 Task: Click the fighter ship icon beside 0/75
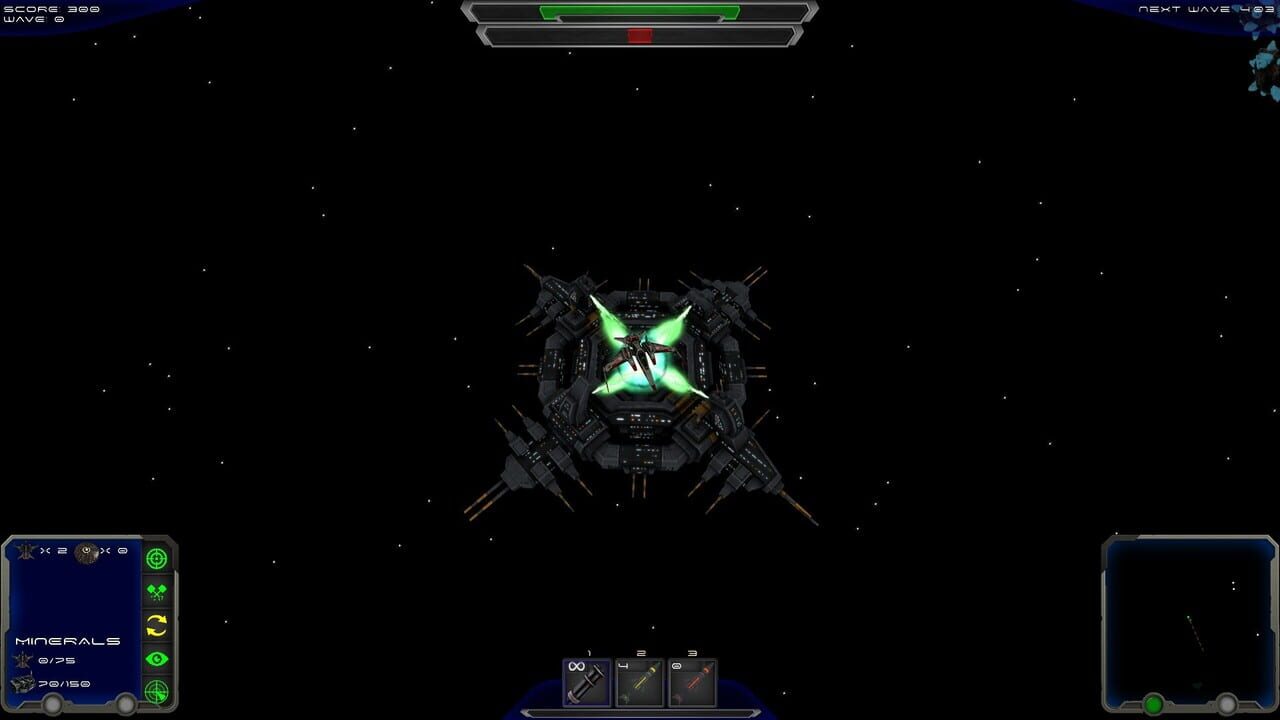click(24, 658)
